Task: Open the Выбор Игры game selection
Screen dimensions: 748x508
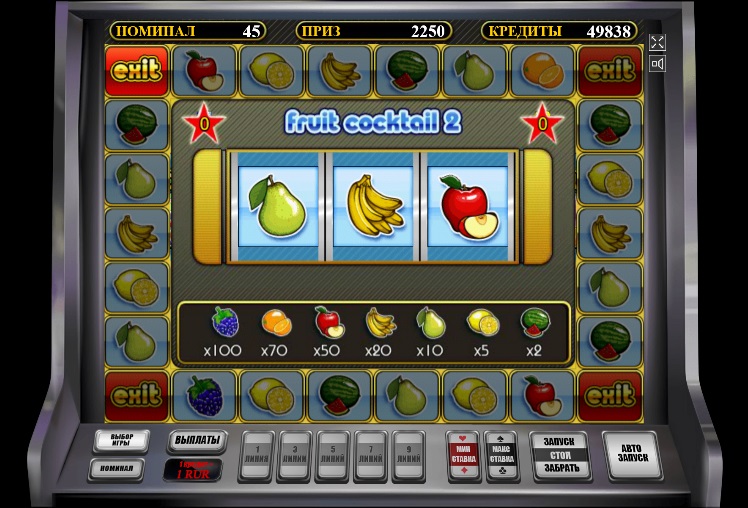Action: [121, 441]
